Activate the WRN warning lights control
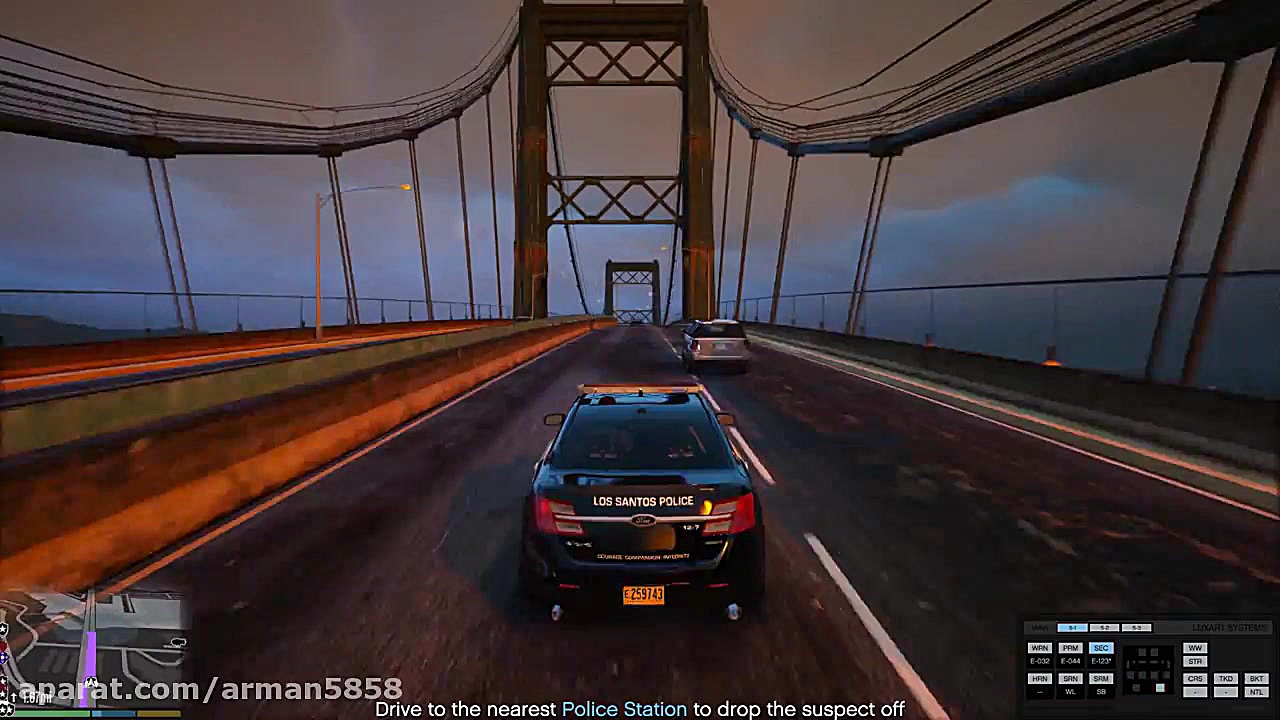1280x720 pixels. point(1040,648)
